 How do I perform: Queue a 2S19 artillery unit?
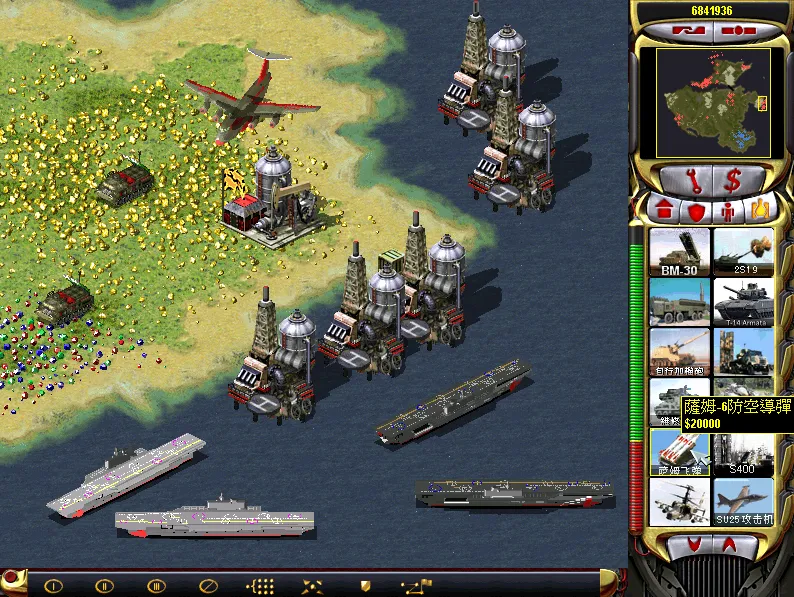pos(744,252)
